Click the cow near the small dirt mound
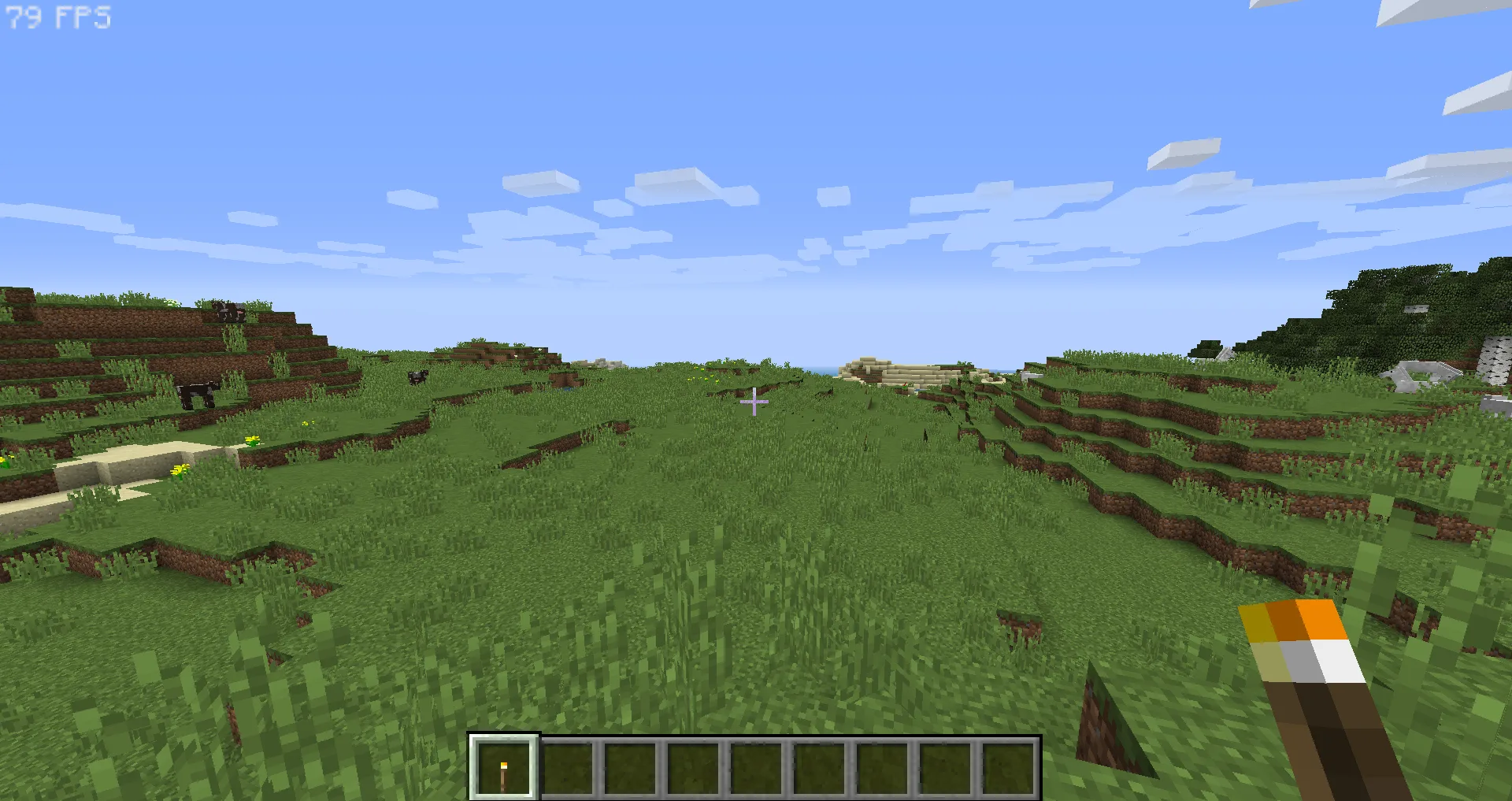Image resolution: width=1512 pixels, height=801 pixels. (x=417, y=376)
